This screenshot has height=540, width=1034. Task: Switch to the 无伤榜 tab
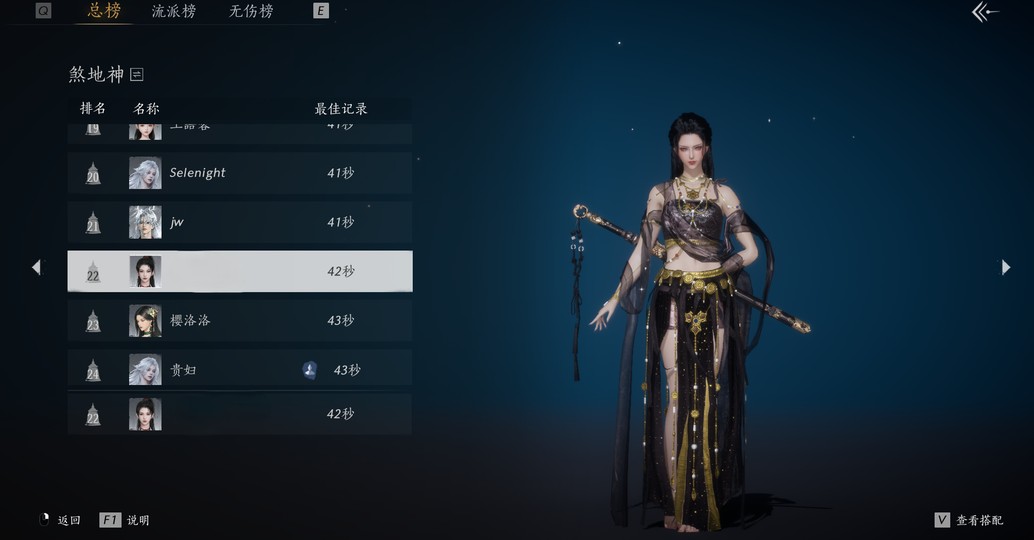point(251,12)
